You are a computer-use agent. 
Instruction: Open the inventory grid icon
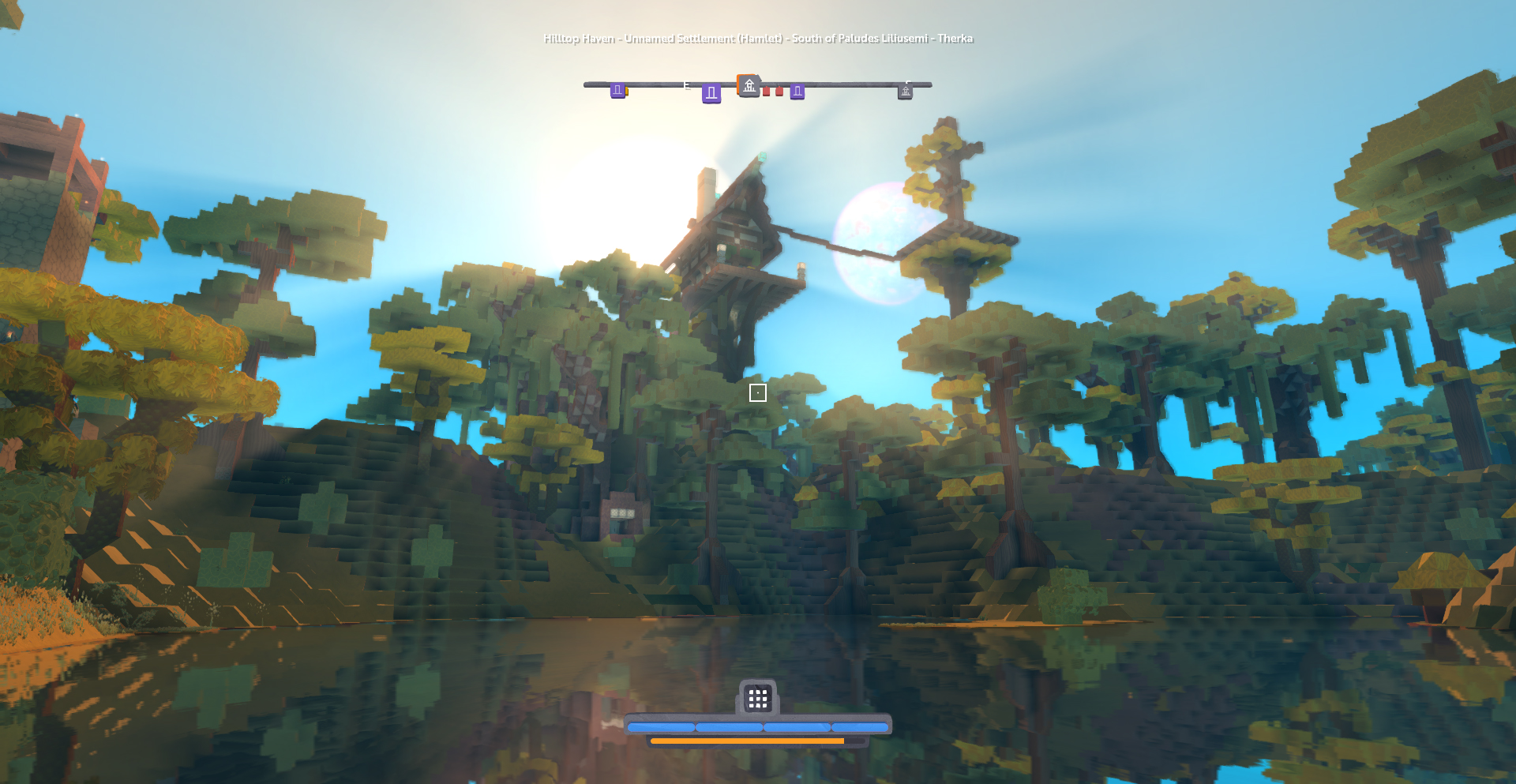click(757, 698)
